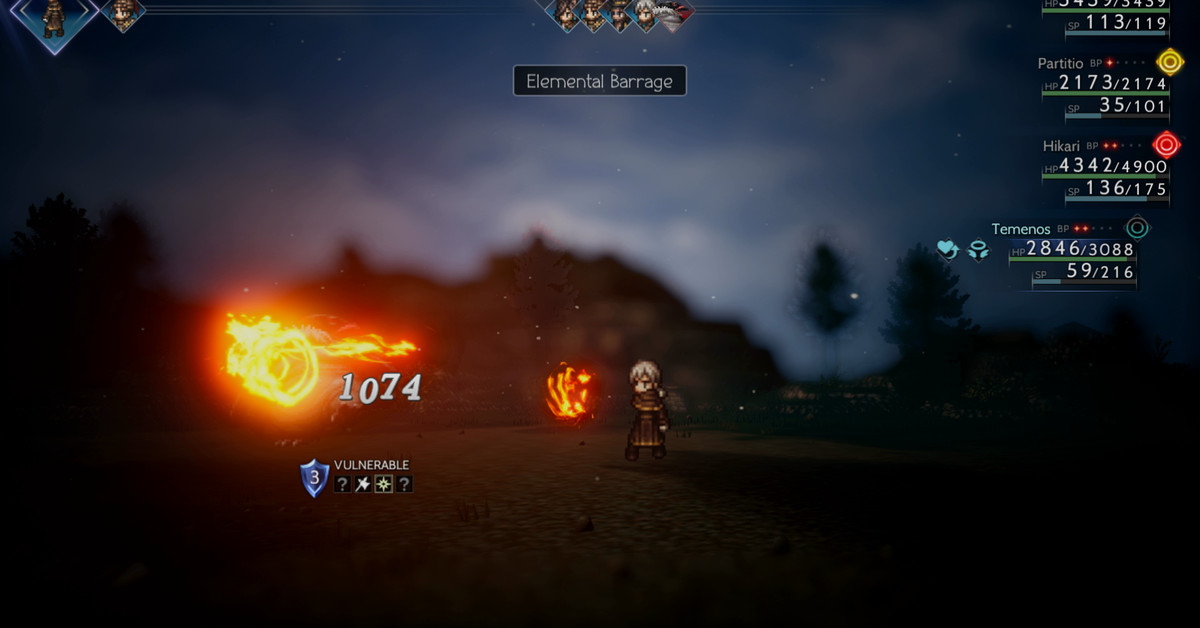Click the Elemental Barrage skill banner
Viewport: 1200px width, 628px height.
599,81
